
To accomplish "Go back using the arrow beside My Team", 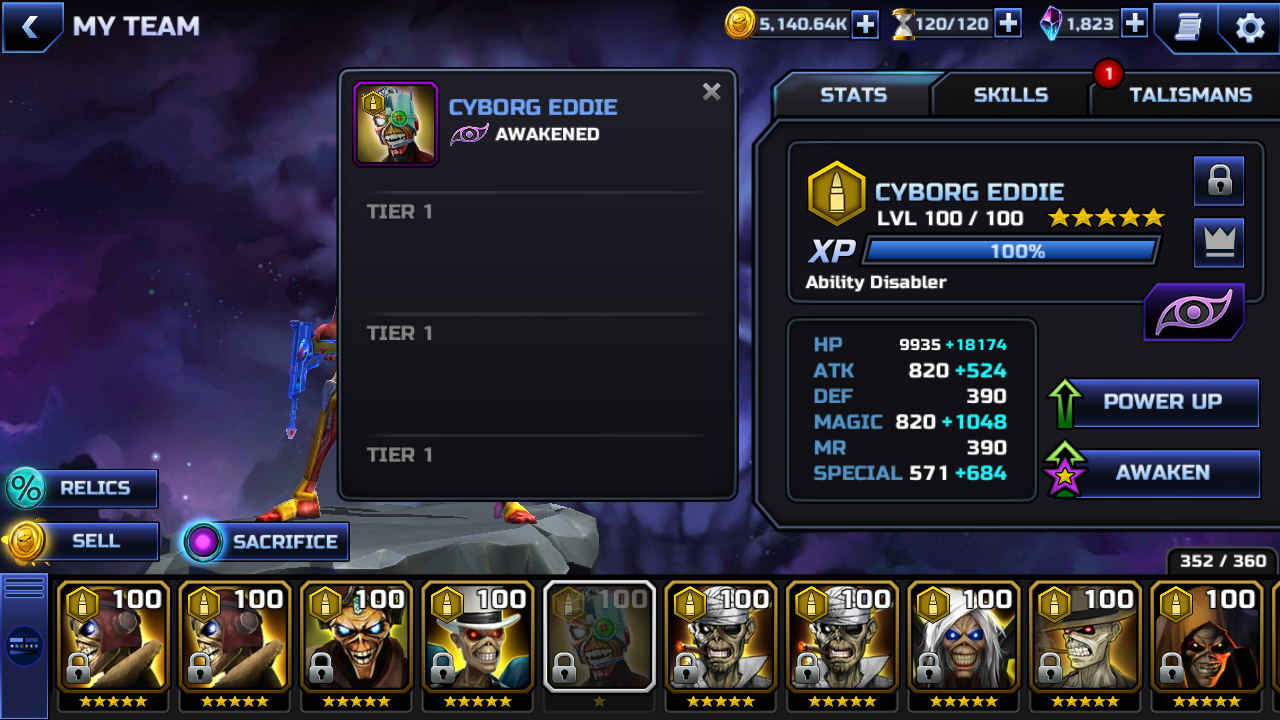I will 31,27.
